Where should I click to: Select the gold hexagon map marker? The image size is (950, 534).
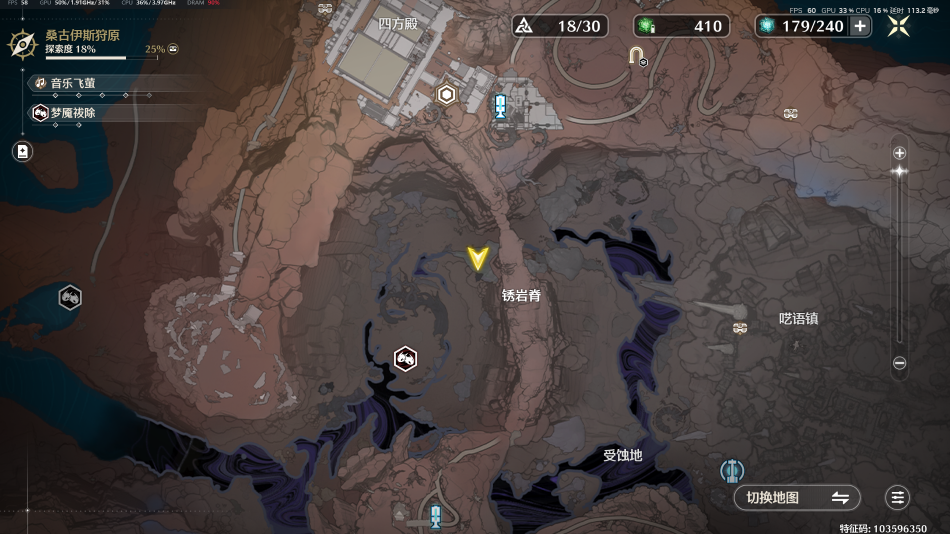447,95
